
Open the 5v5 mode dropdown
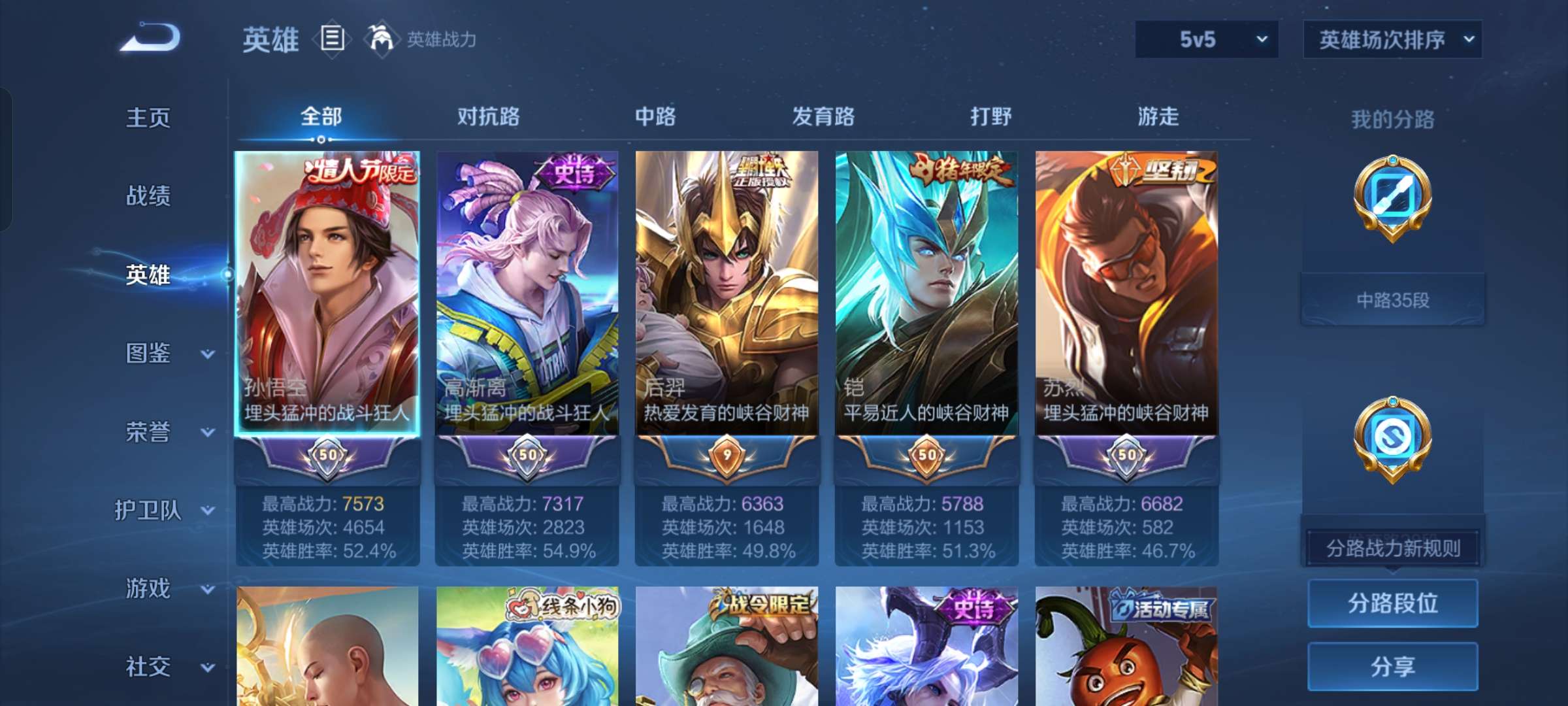click(x=1205, y=39)
